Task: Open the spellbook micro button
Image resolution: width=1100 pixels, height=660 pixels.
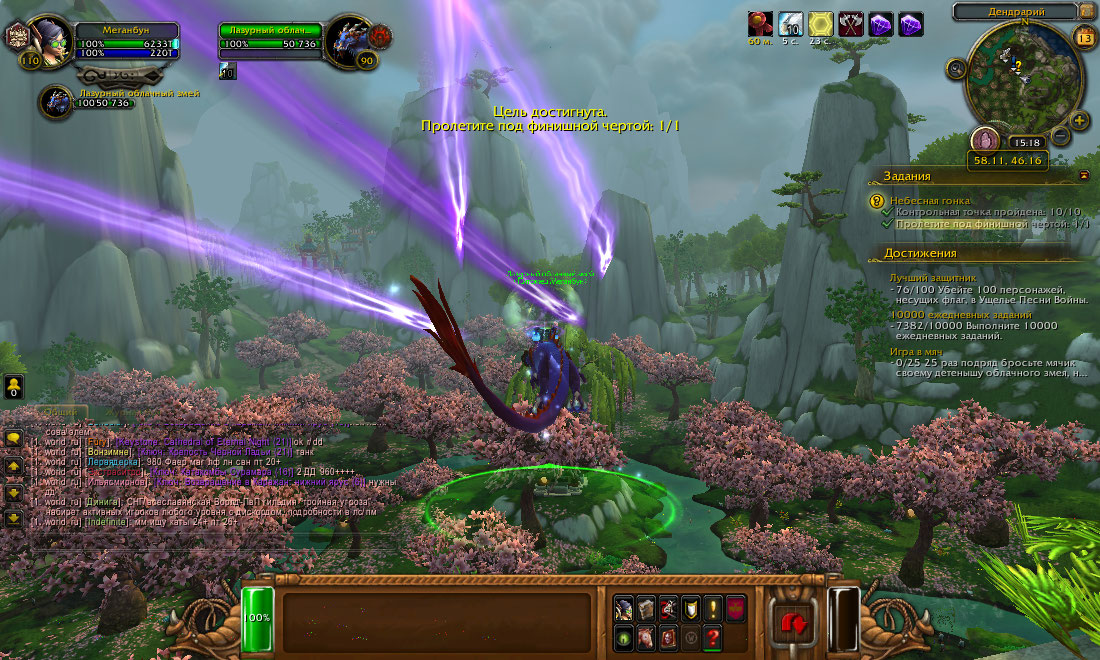Action: point(645,607)
